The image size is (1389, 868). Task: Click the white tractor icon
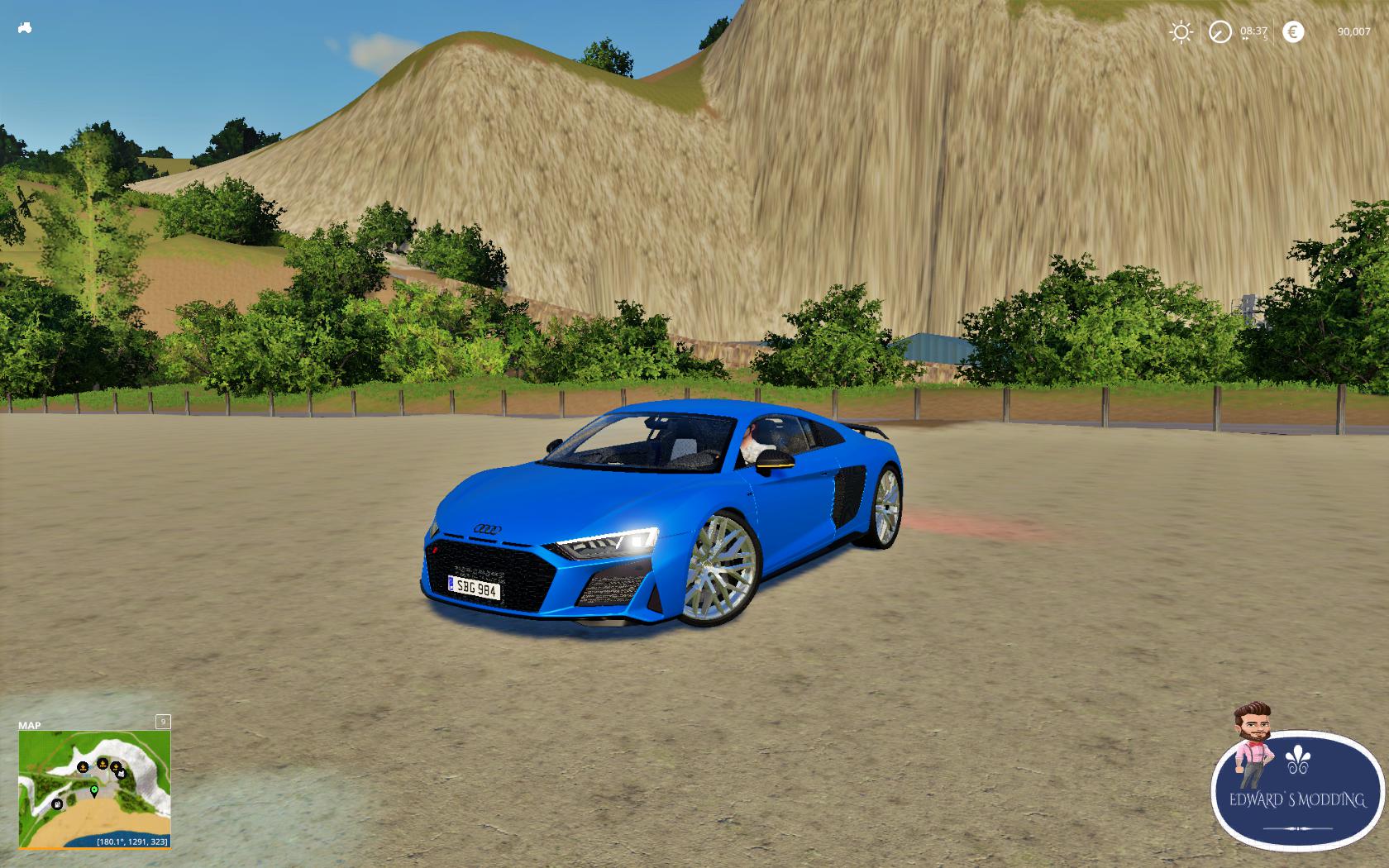(x=25, y=28)
